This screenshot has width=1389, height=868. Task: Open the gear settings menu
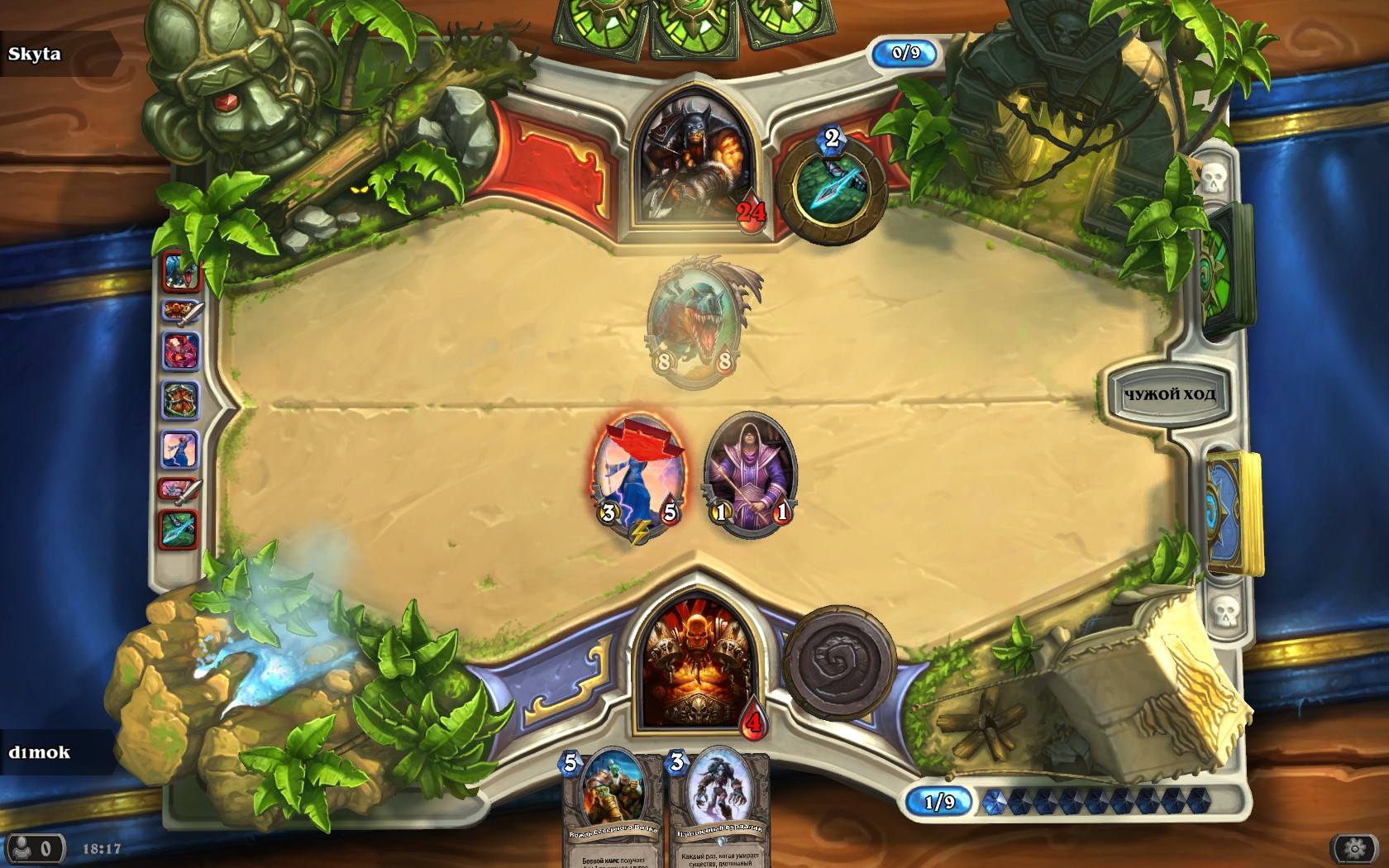point(1353,849)
